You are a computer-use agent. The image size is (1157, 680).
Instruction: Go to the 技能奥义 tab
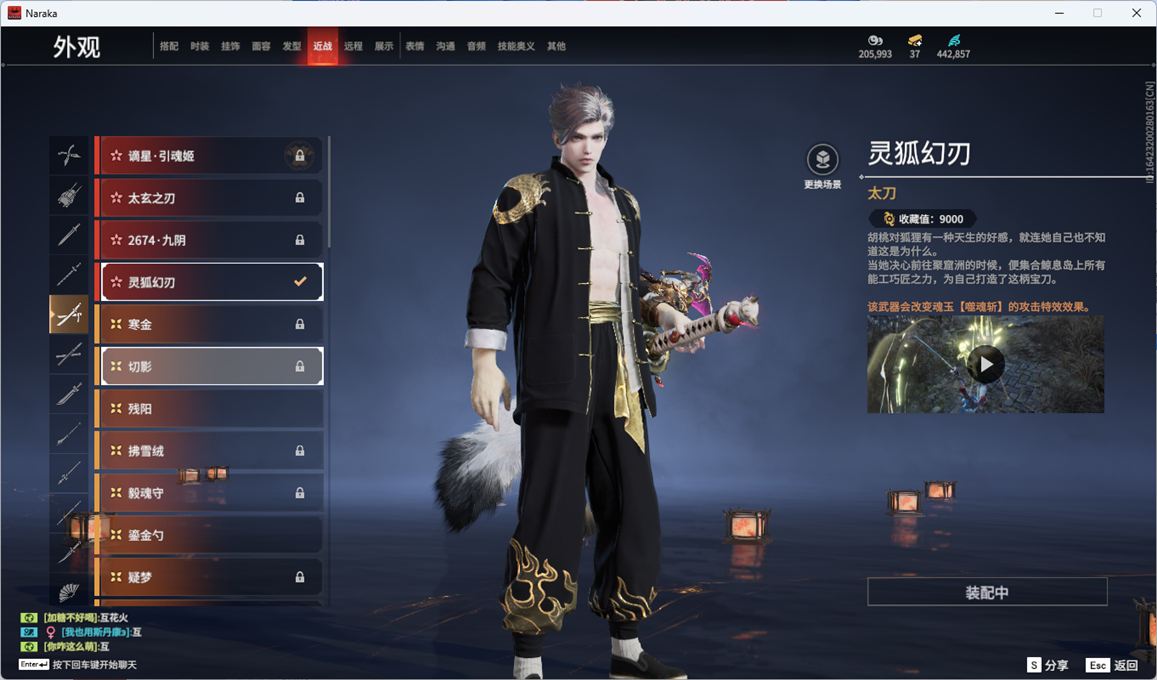coord(516,46)
